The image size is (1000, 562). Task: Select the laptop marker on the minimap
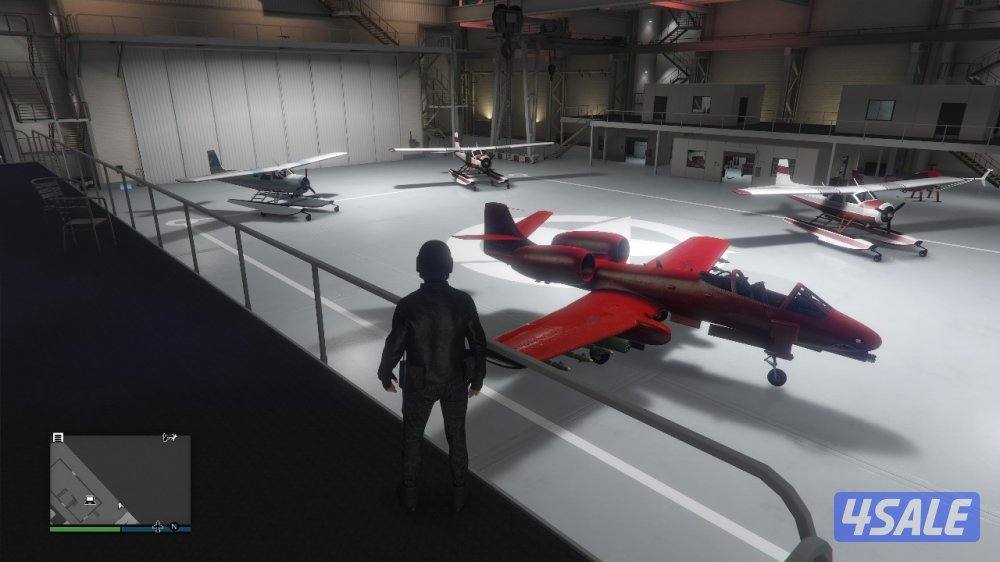point(90,499)
